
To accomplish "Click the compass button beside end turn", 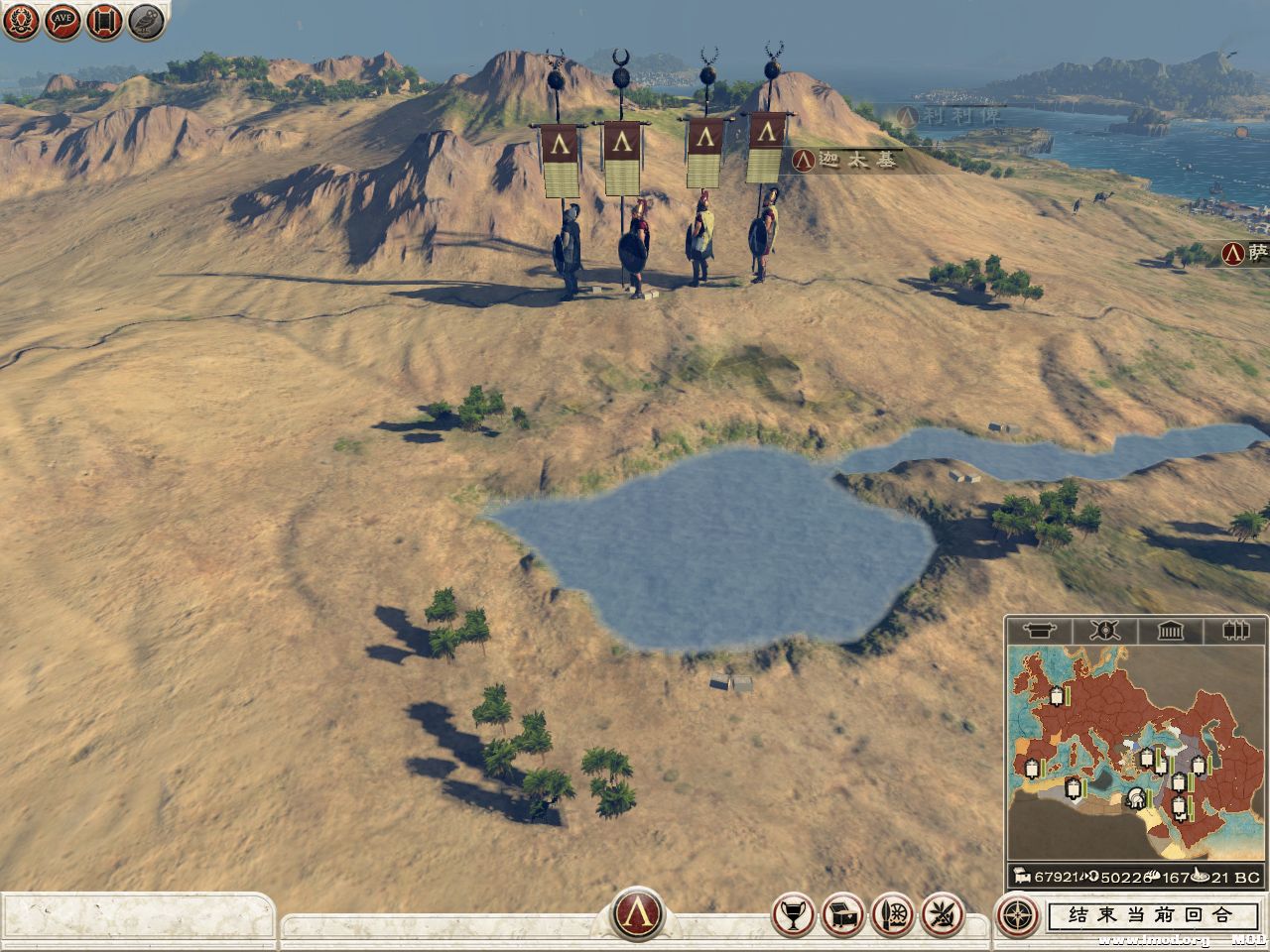I will pyautogui.click(x=1018, y=915).
